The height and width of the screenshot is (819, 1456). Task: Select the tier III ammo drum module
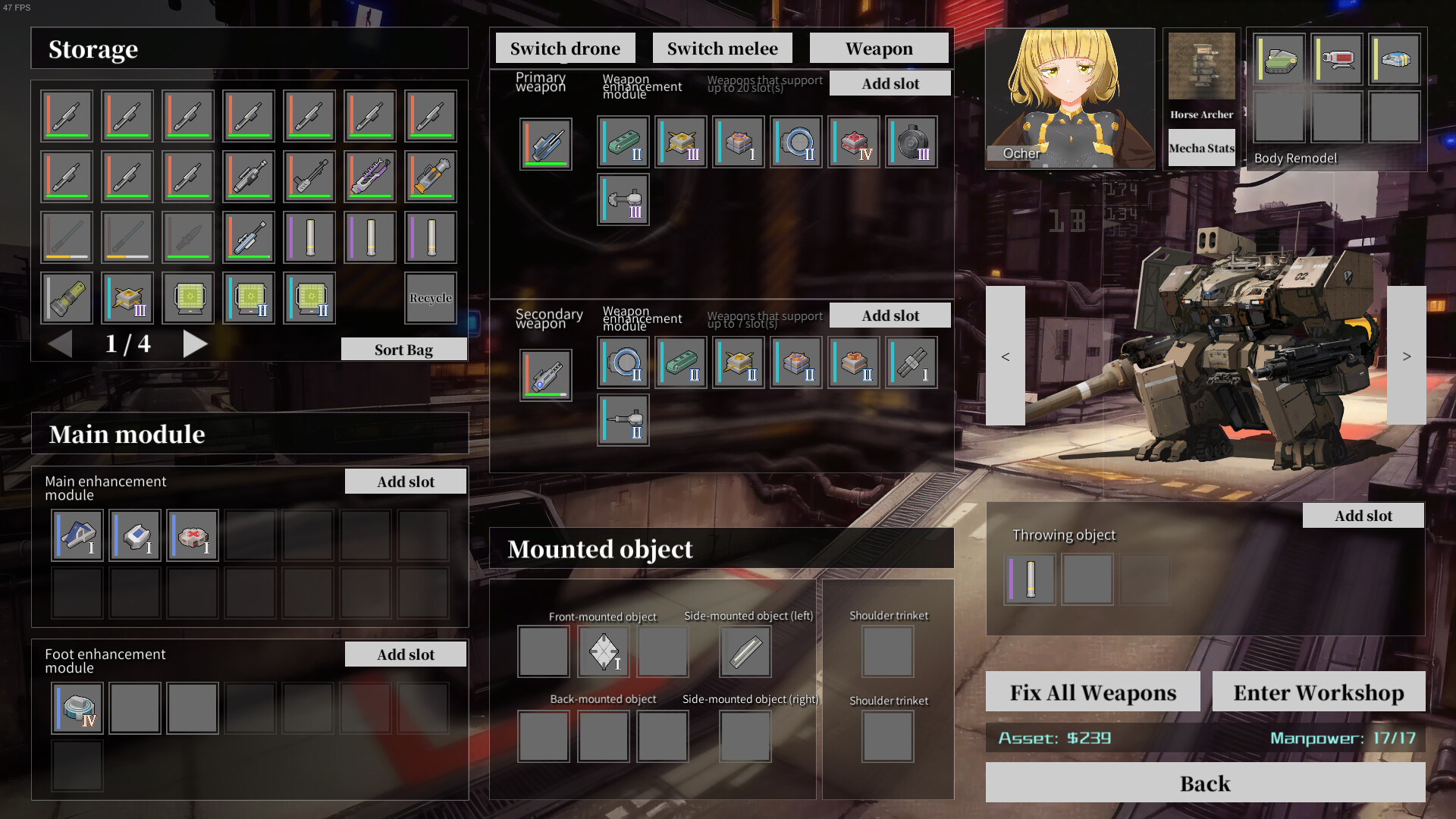pos(911,142)
